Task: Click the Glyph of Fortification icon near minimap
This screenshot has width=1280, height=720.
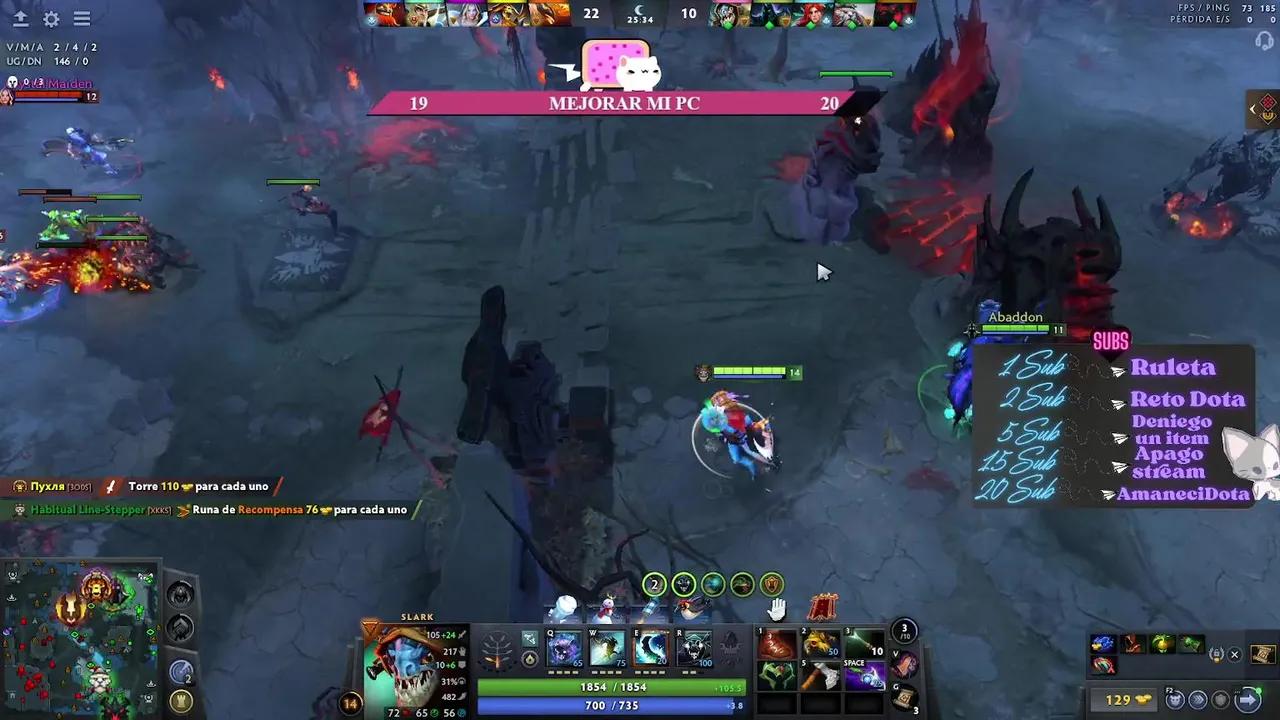Action: 181,699
